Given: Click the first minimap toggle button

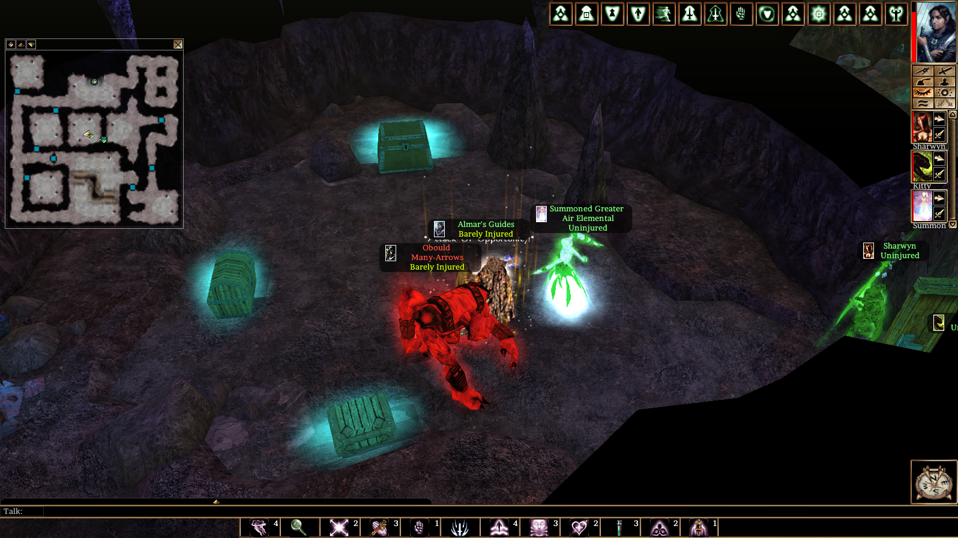Looking at the screenshot, I should [x=11, y=44].
